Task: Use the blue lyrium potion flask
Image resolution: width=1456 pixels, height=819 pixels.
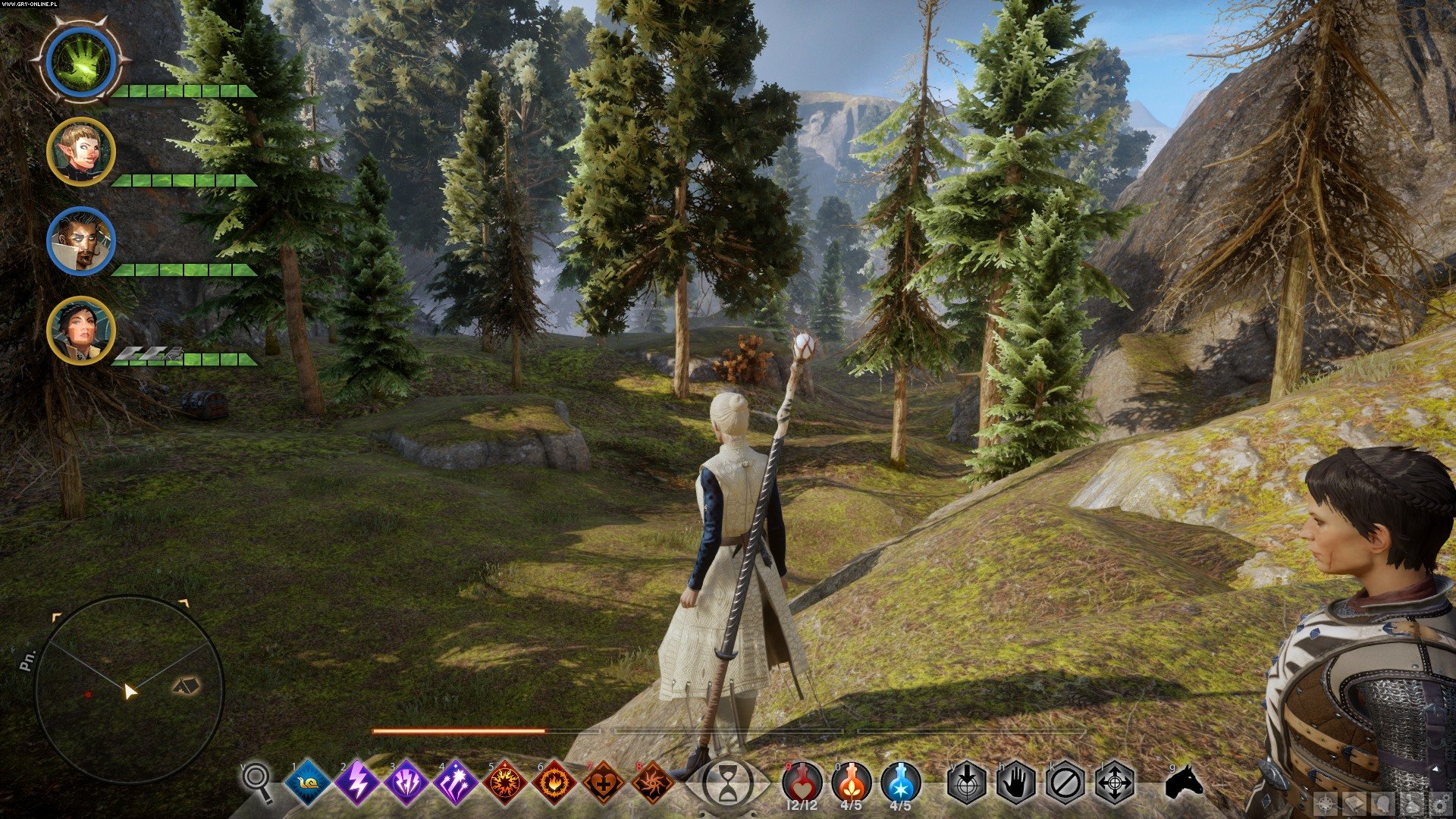Action: coord(901,782)
